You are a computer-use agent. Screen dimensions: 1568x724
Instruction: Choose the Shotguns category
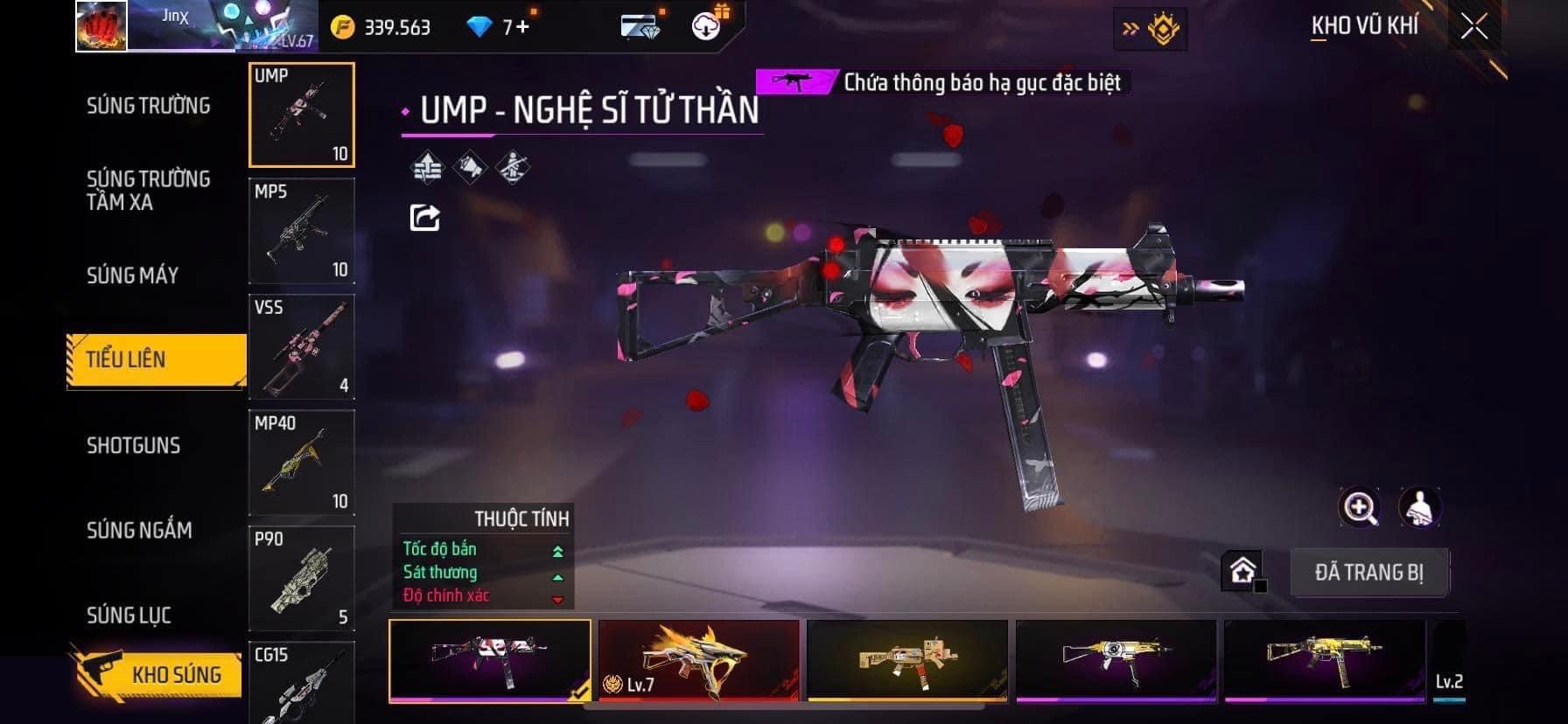[x=133, y=445]
